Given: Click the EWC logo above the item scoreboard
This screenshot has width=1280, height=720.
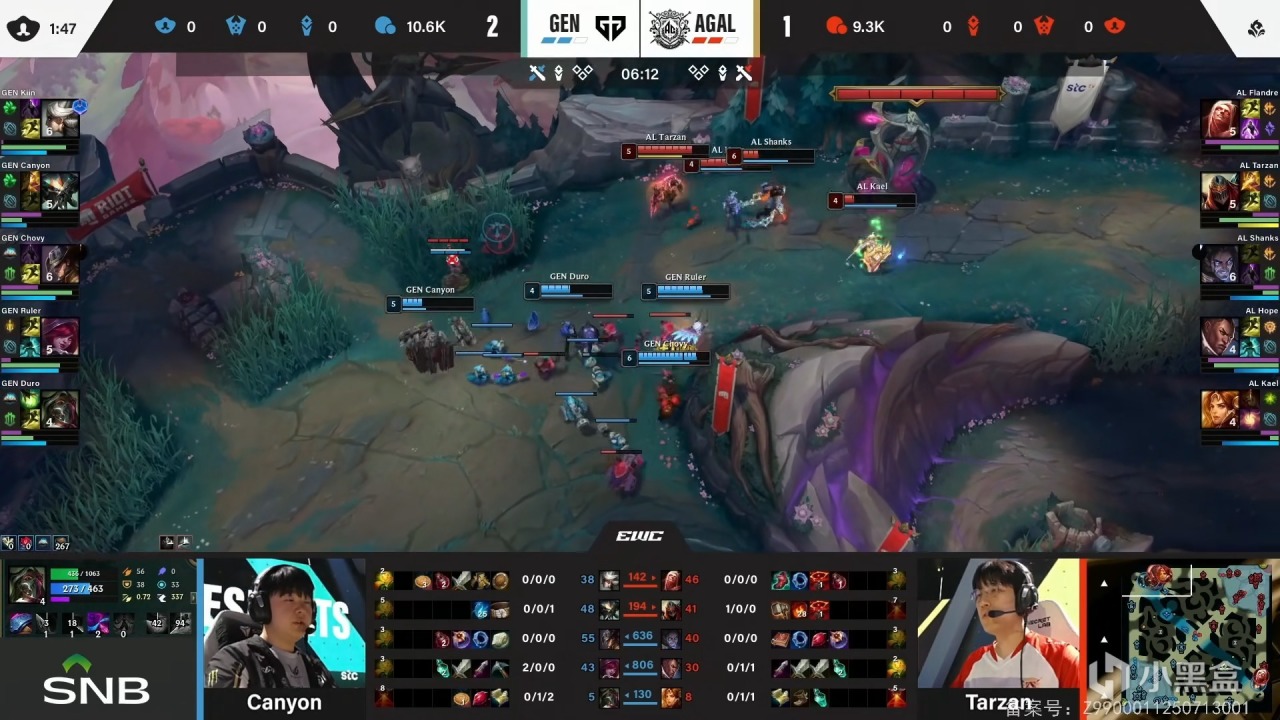Looking at the screenshot, I should coord(639,537).
